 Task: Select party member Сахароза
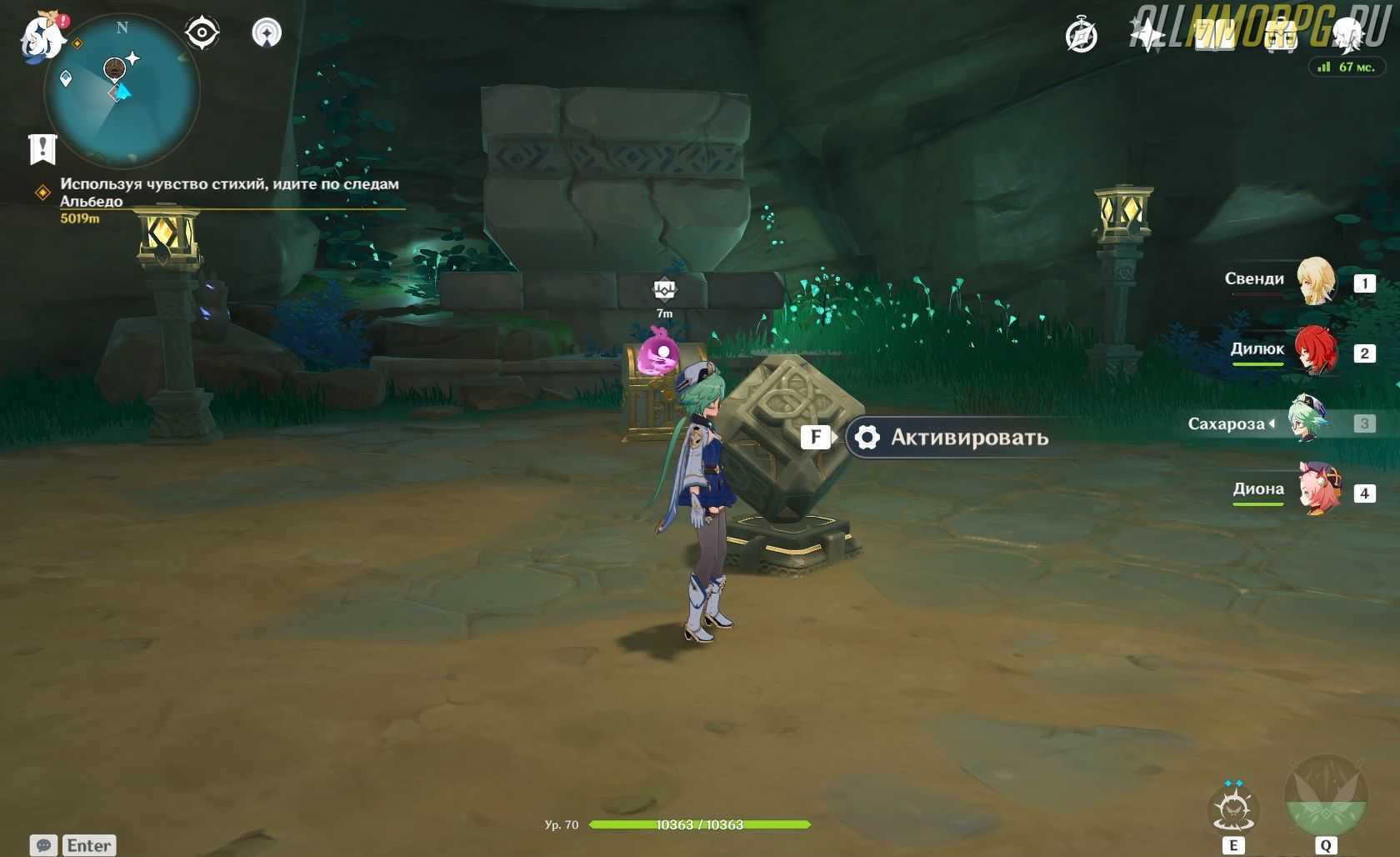(x=1307, y=421)
